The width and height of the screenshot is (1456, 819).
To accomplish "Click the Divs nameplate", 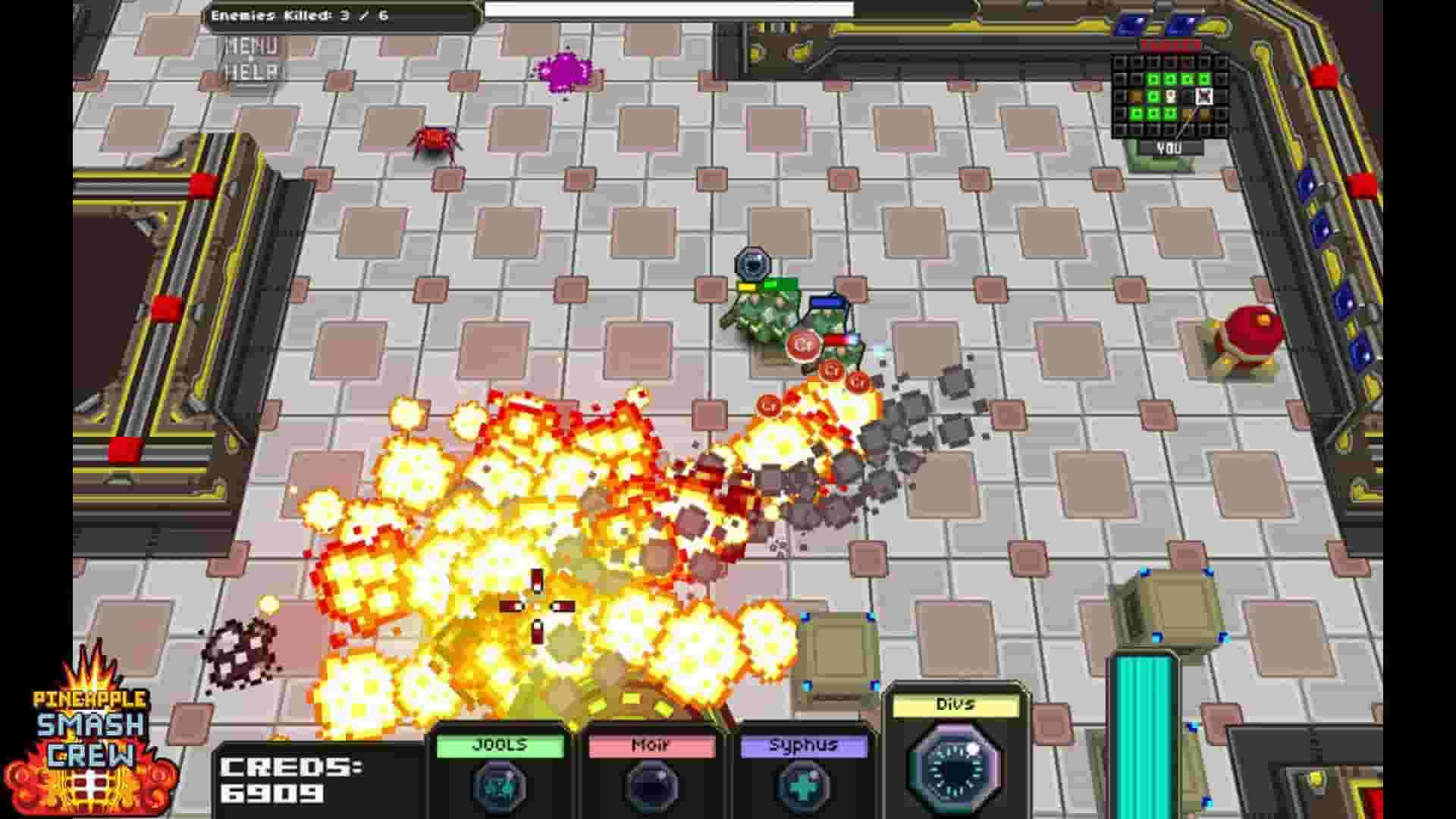I will pos(957,704).
